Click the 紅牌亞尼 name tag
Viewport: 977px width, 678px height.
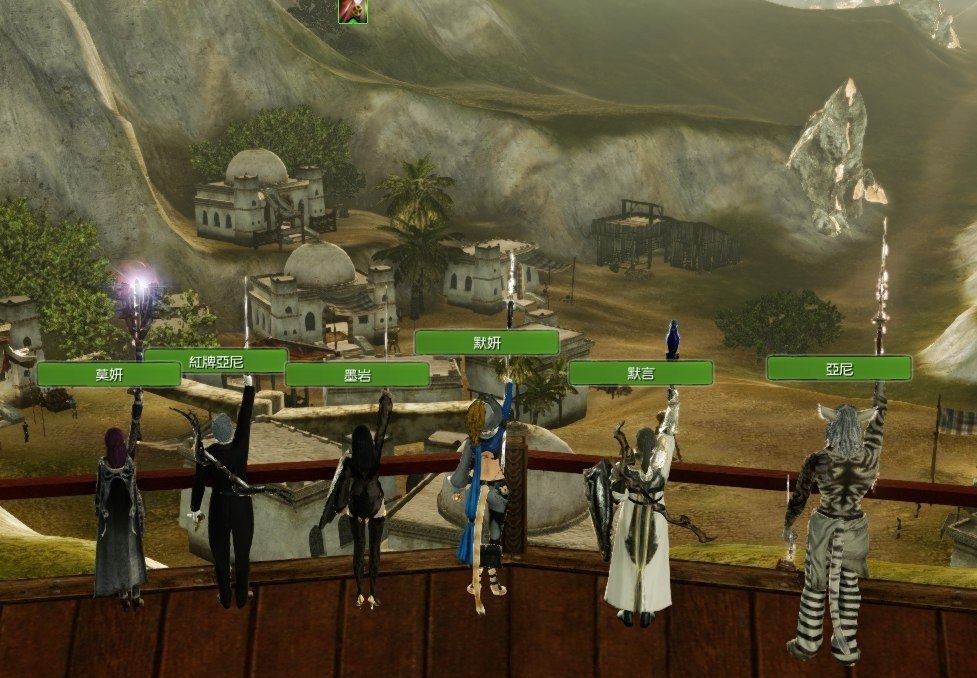(215, 360)
